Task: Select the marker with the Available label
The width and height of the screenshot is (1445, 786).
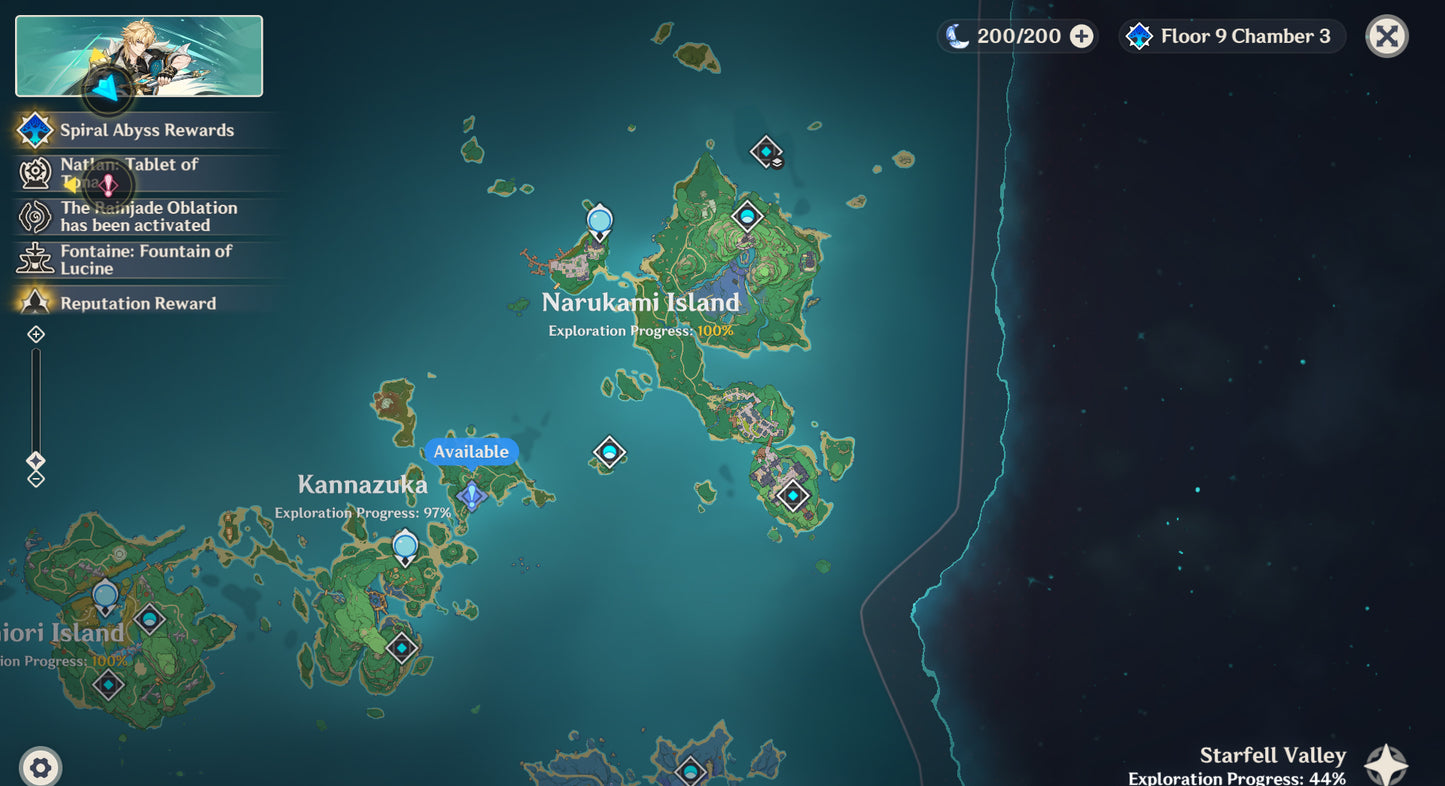Action: coord(471,494)
